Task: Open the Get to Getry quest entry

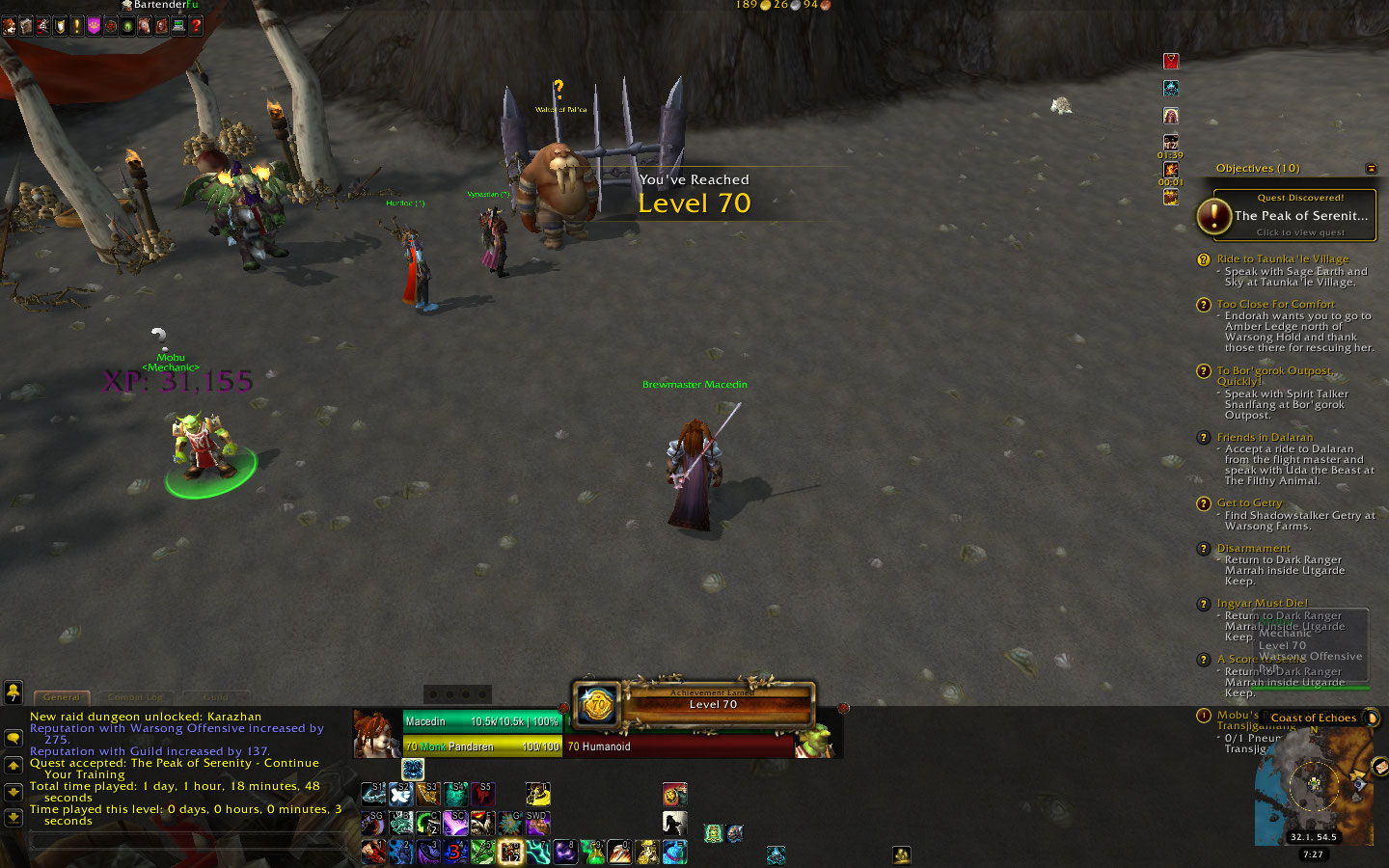Action: click(x=1249, y=502)
